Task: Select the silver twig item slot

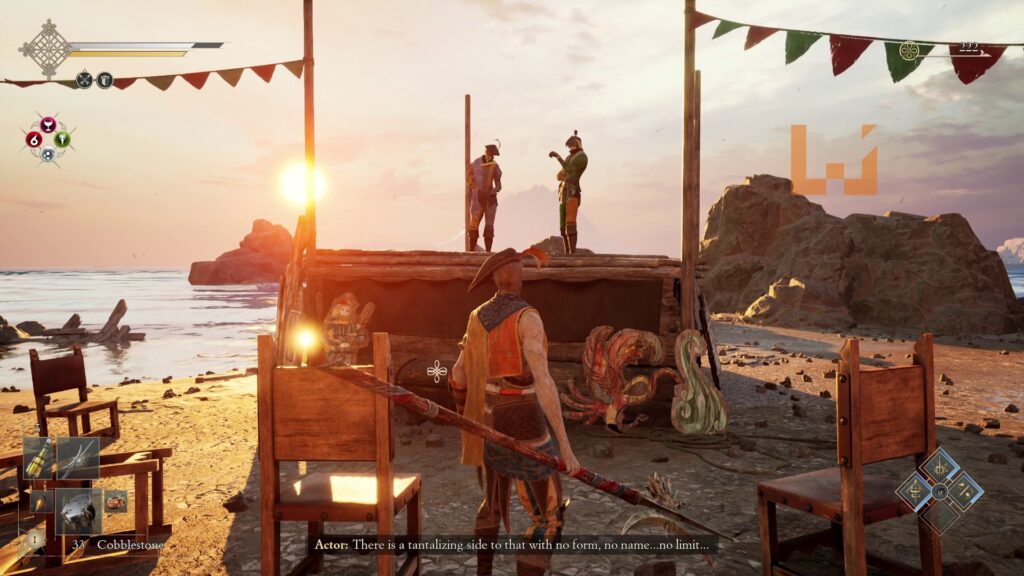Action: (x=78, y=457)
